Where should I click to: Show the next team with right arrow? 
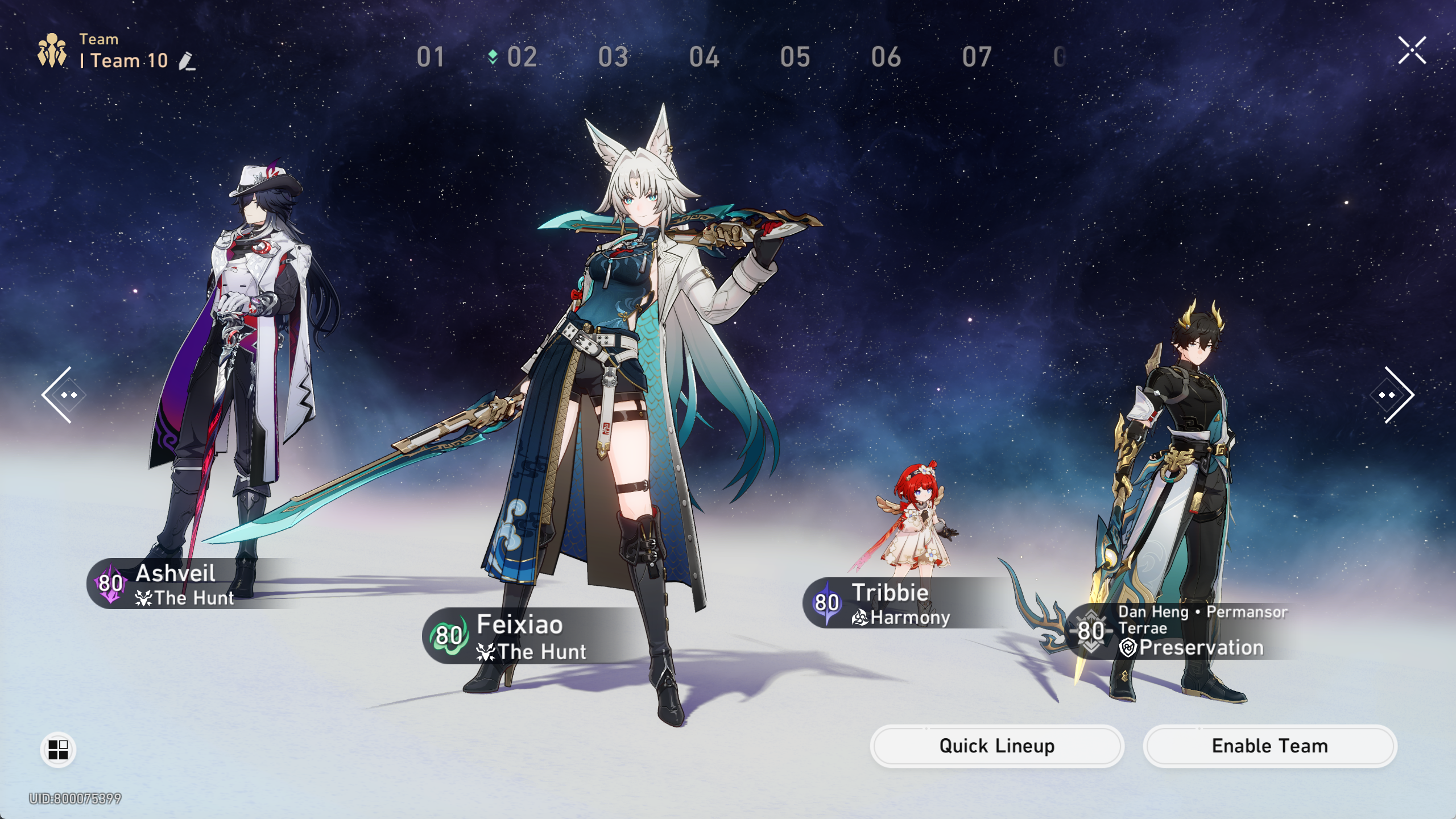click(1393, 395)
